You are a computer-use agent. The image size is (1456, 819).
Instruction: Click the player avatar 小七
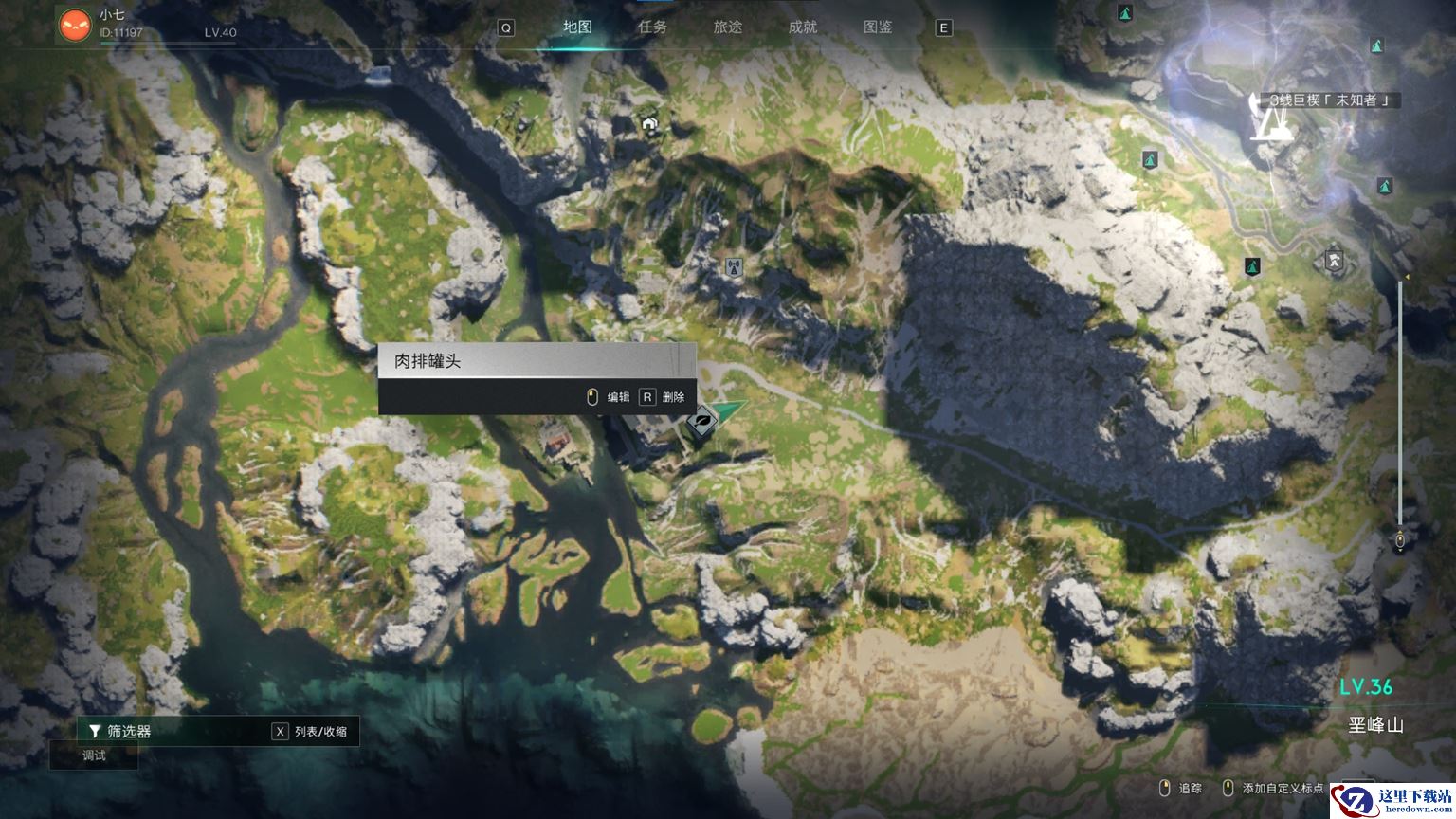point(75,26)
